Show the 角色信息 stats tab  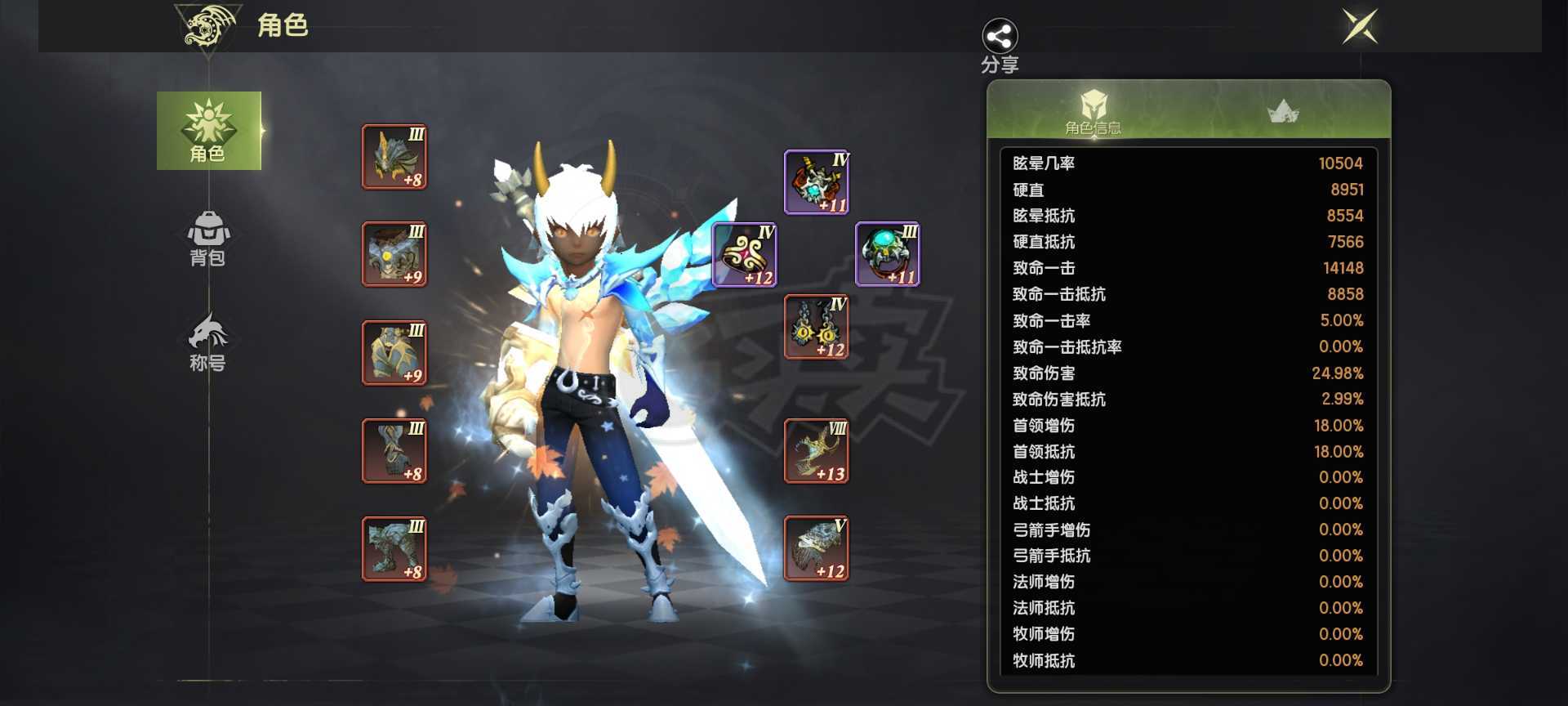[x=1093, y=111]
